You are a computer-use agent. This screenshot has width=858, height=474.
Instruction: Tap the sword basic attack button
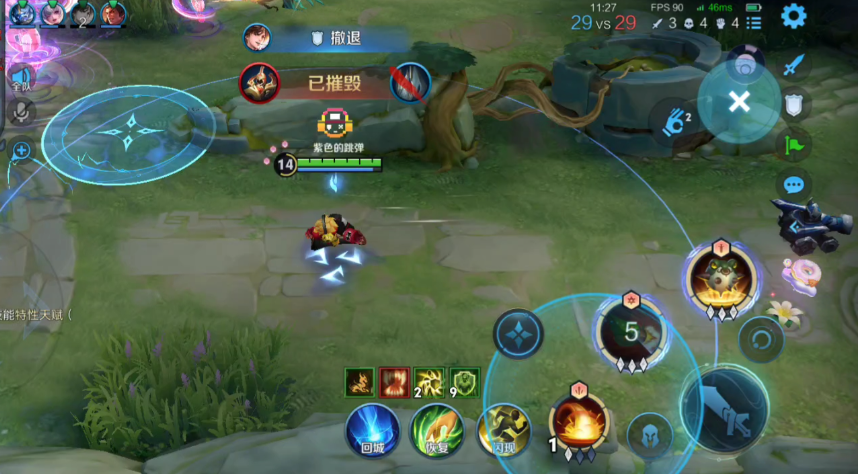[x=724, y=407]
